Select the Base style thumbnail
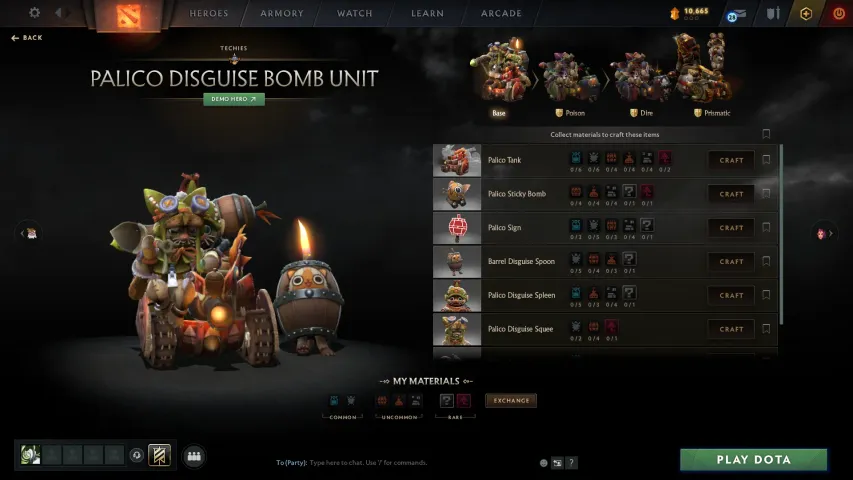Screen dimensions: 853x480 tap(499, 71)
